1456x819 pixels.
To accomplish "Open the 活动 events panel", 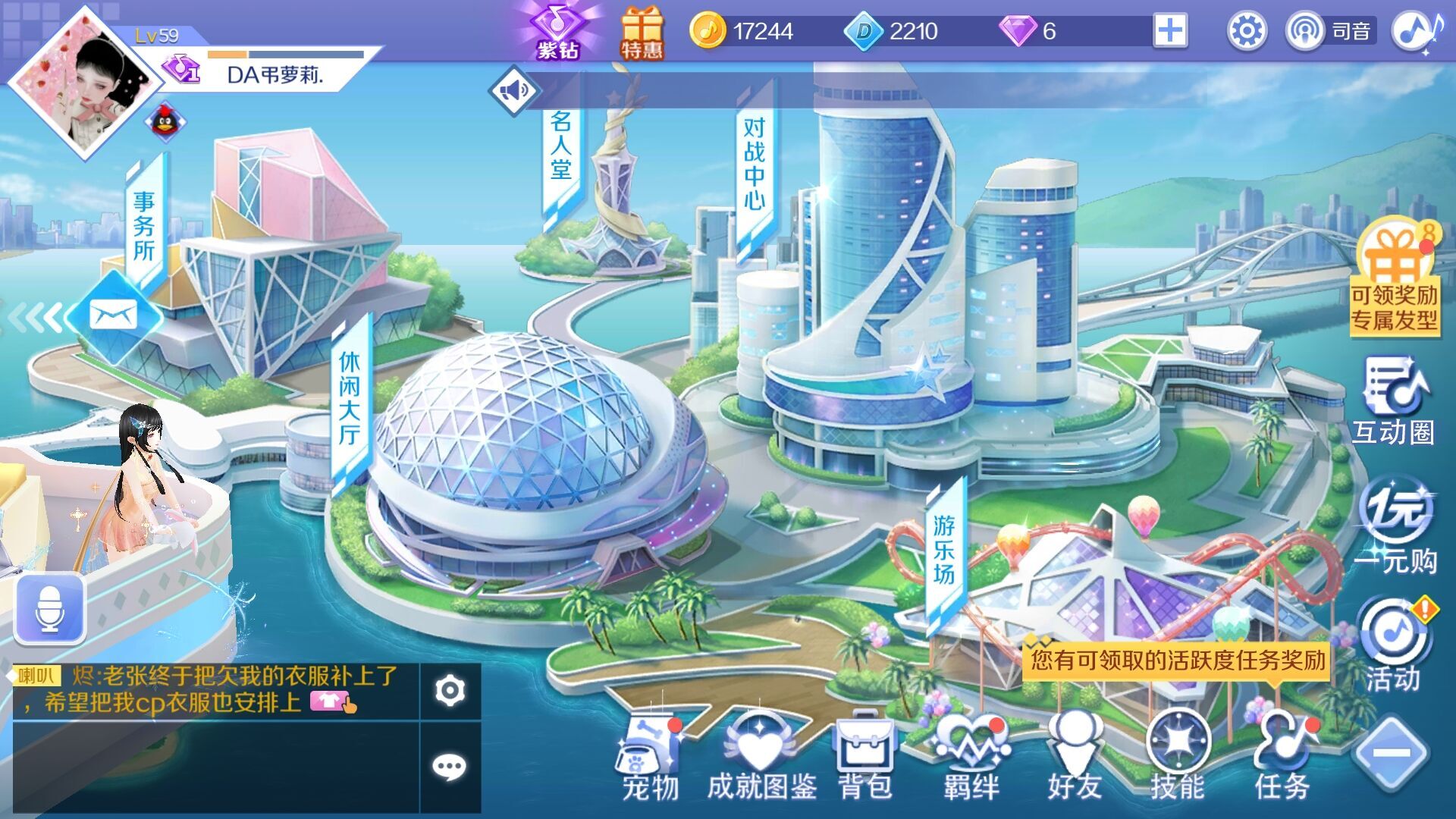I will coord(1394,645).
